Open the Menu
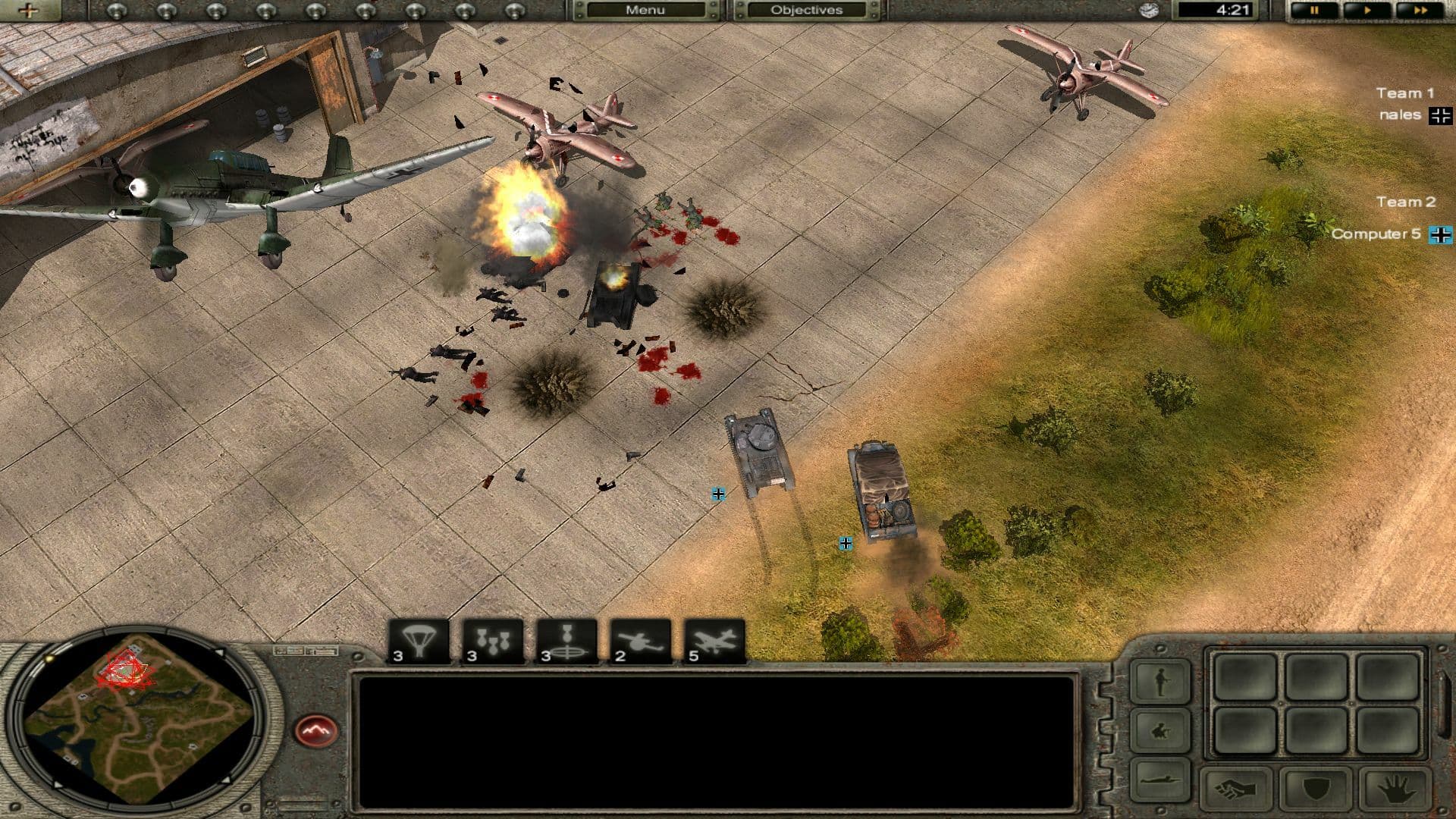This screenshot has height=819, width=1456. click(645, 10)
